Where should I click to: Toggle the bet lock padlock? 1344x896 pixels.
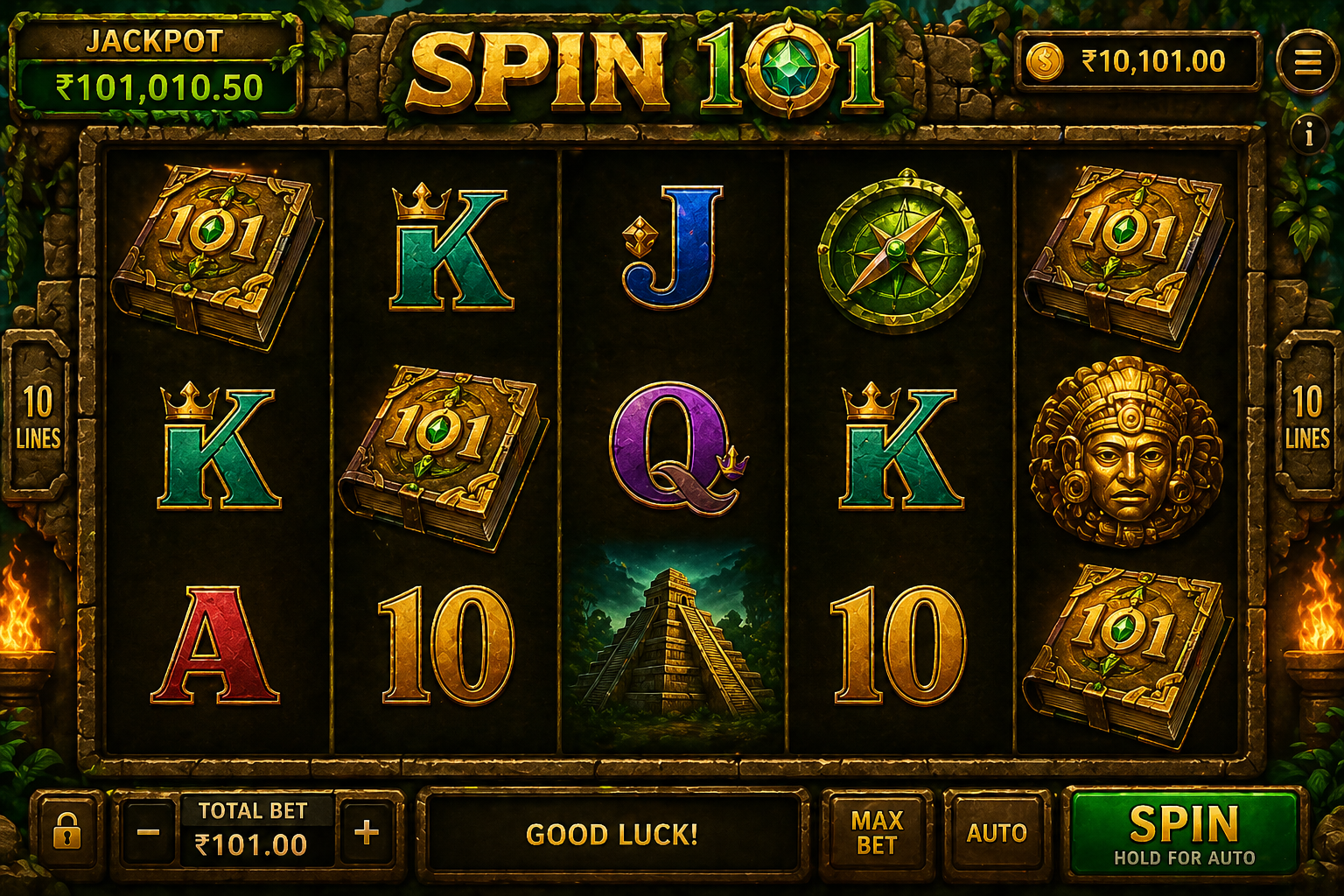tap(68, 834)
